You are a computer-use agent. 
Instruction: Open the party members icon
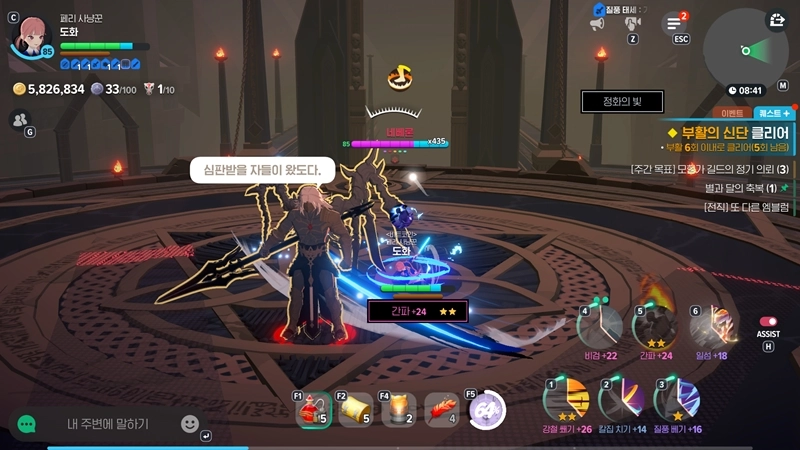tap(19, 119)
